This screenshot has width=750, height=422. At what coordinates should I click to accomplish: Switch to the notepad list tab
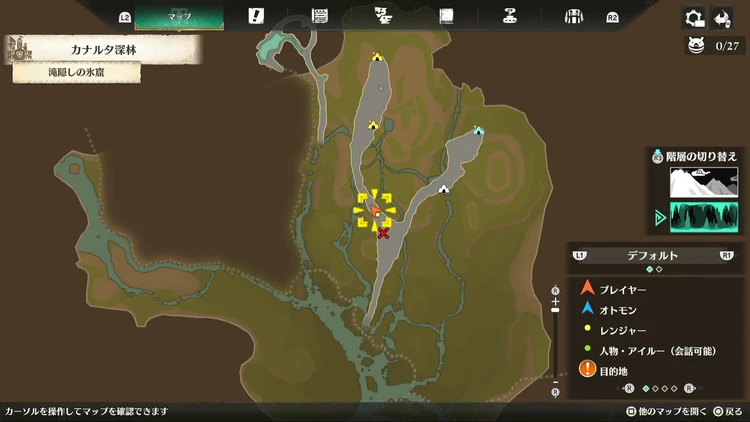(320, 16)
